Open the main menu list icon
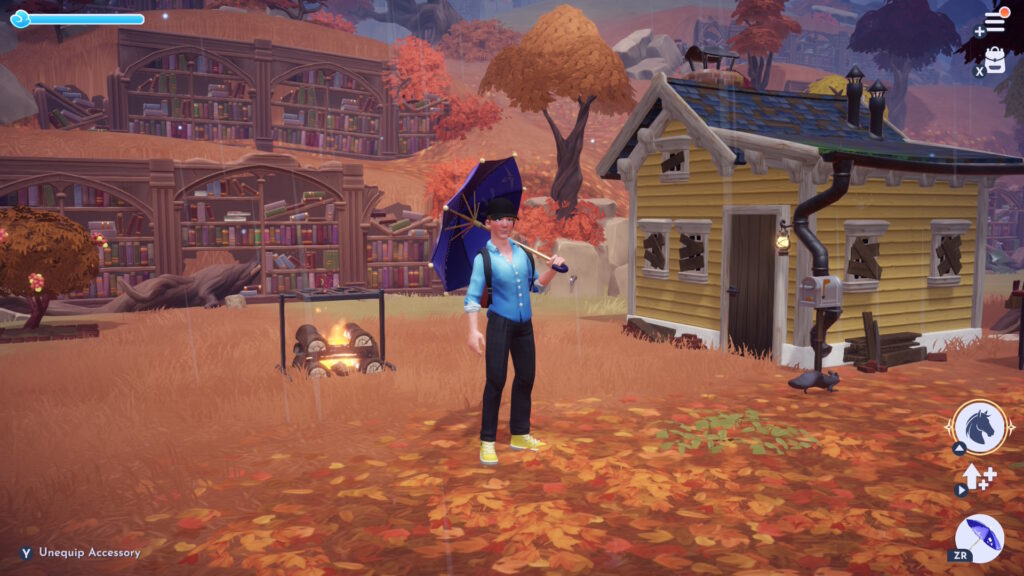1024x576 pixels. click(x=995, y=22)
